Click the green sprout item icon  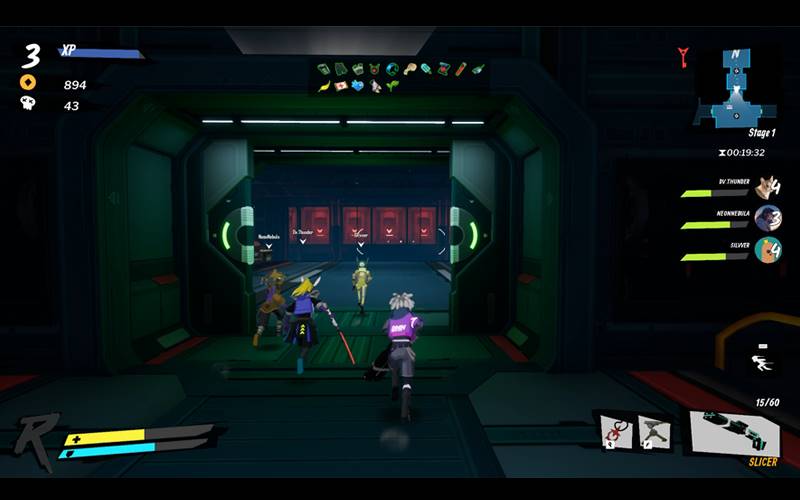(x=392, y=87)
